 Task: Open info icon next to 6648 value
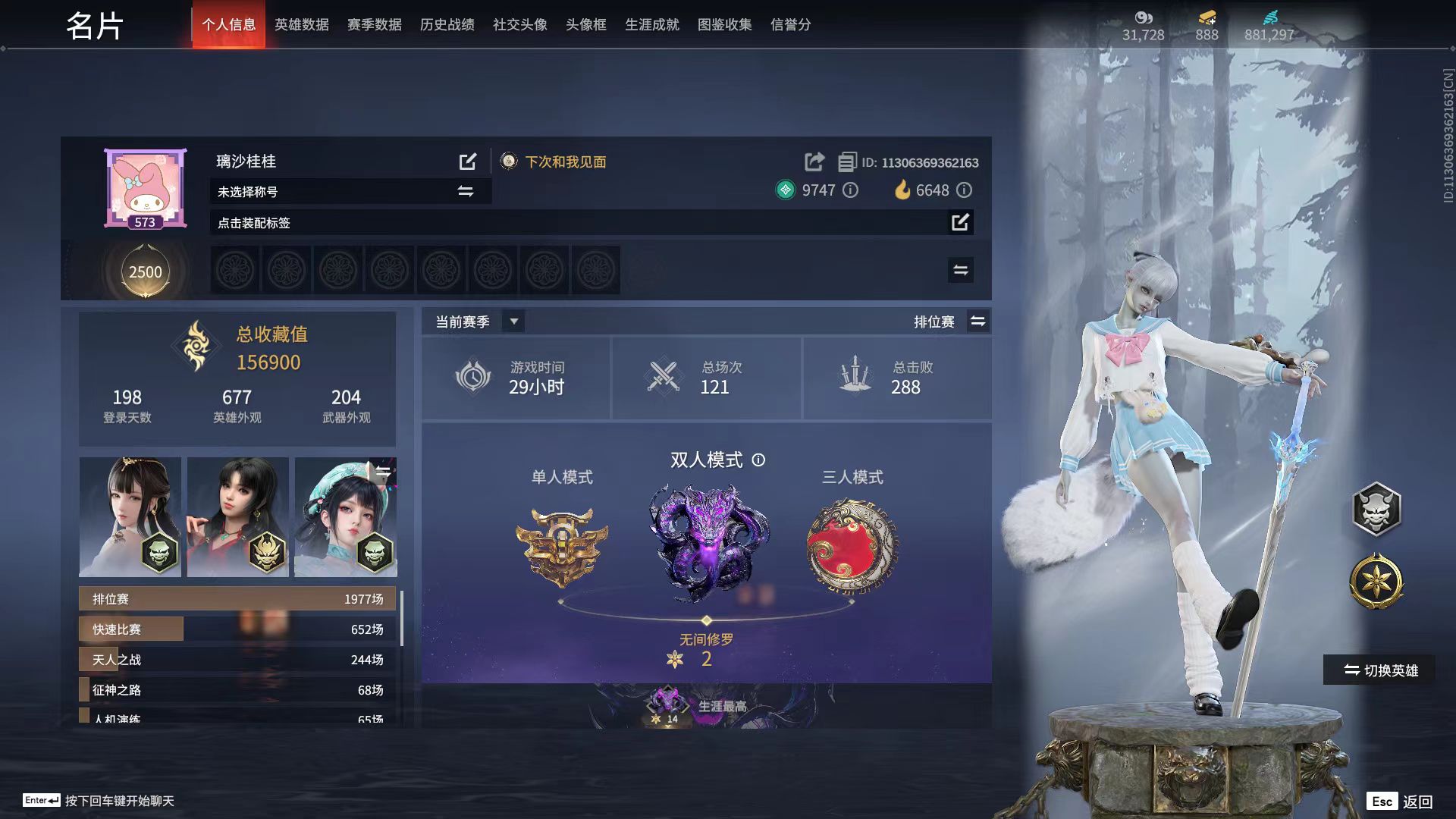tap(964, 191)
